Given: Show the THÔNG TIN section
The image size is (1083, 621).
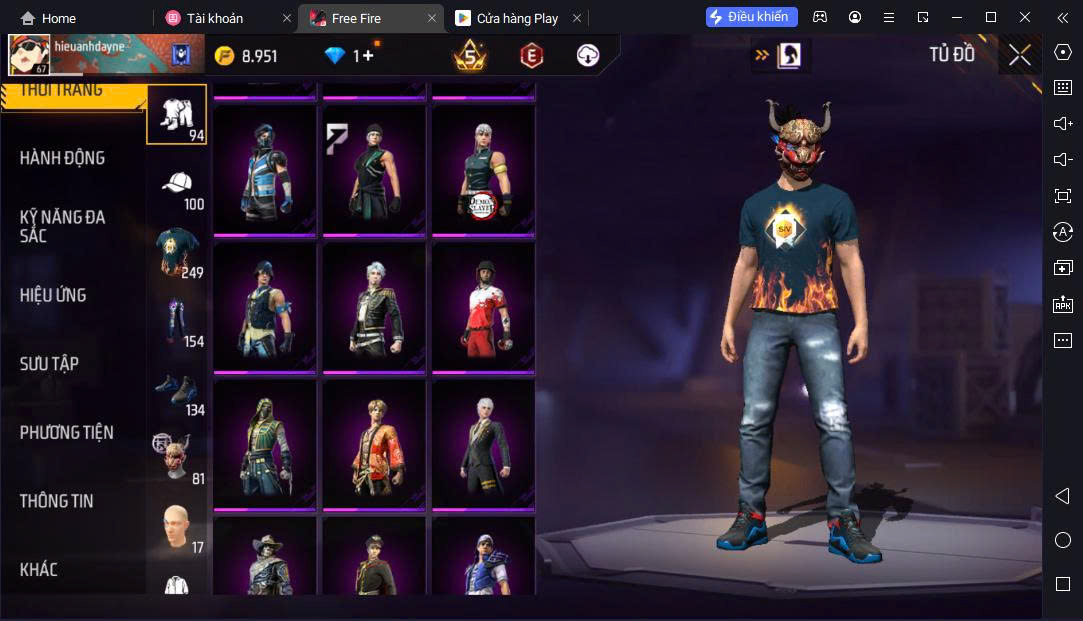Looking at the screenshot, I should coord(56,501).
